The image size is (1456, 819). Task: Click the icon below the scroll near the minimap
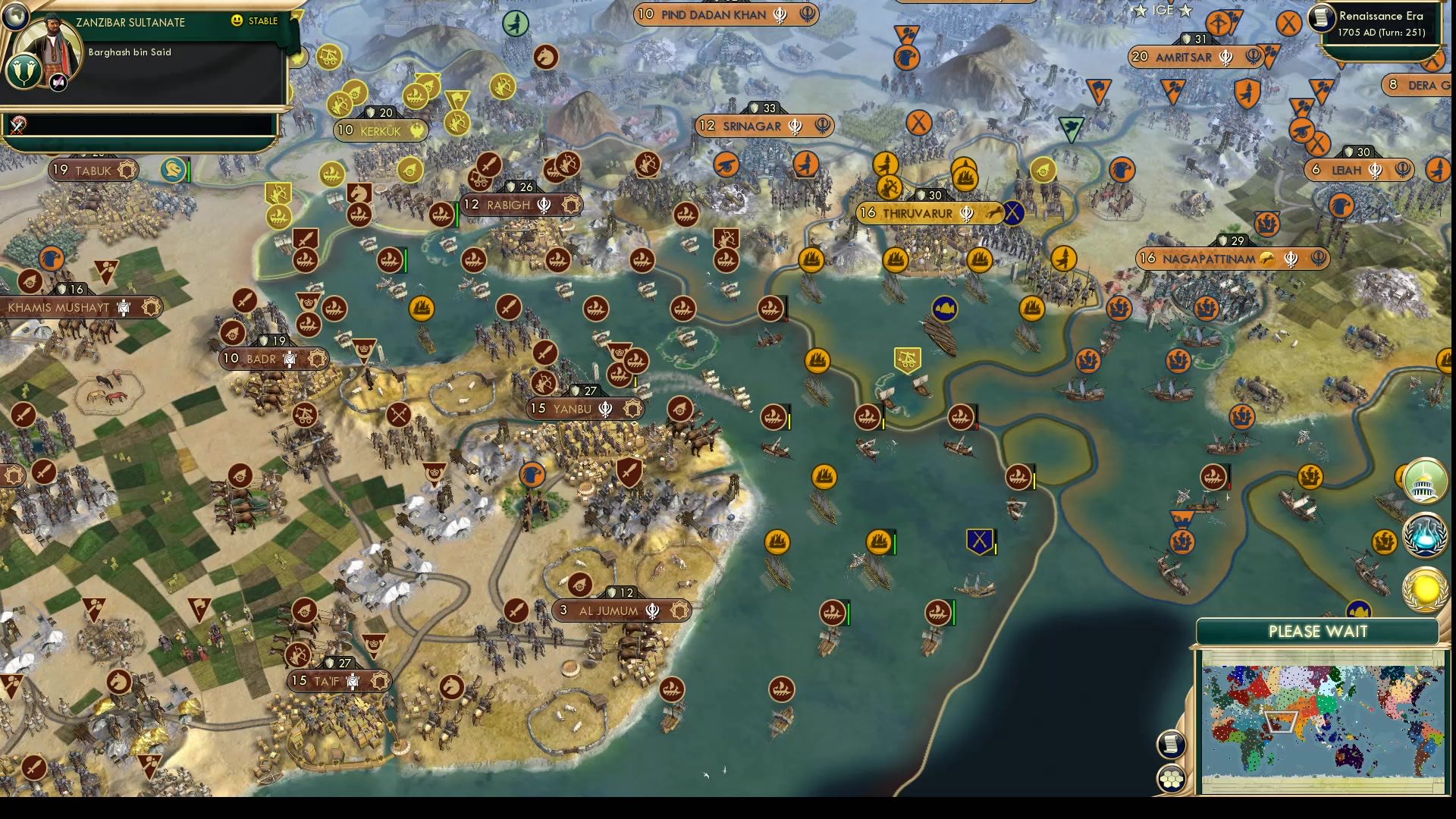coord(1172,777)
